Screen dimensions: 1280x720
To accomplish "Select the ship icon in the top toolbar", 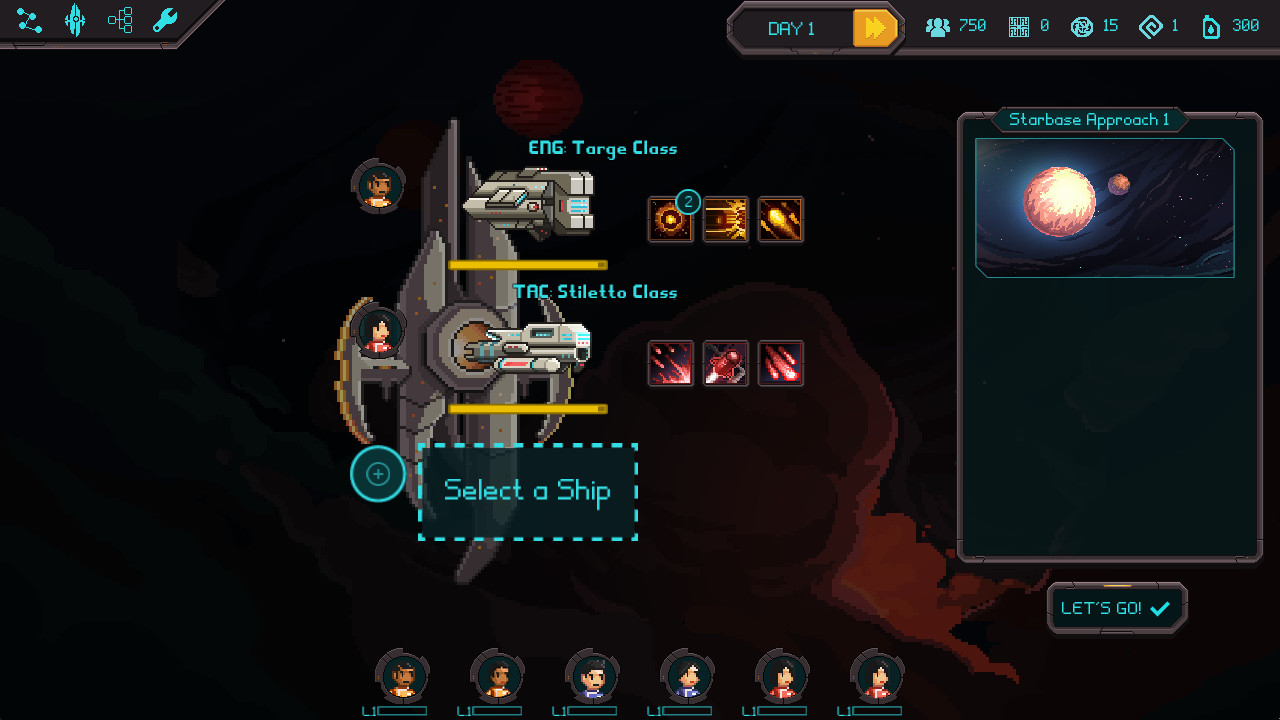I will coord(75,20).
